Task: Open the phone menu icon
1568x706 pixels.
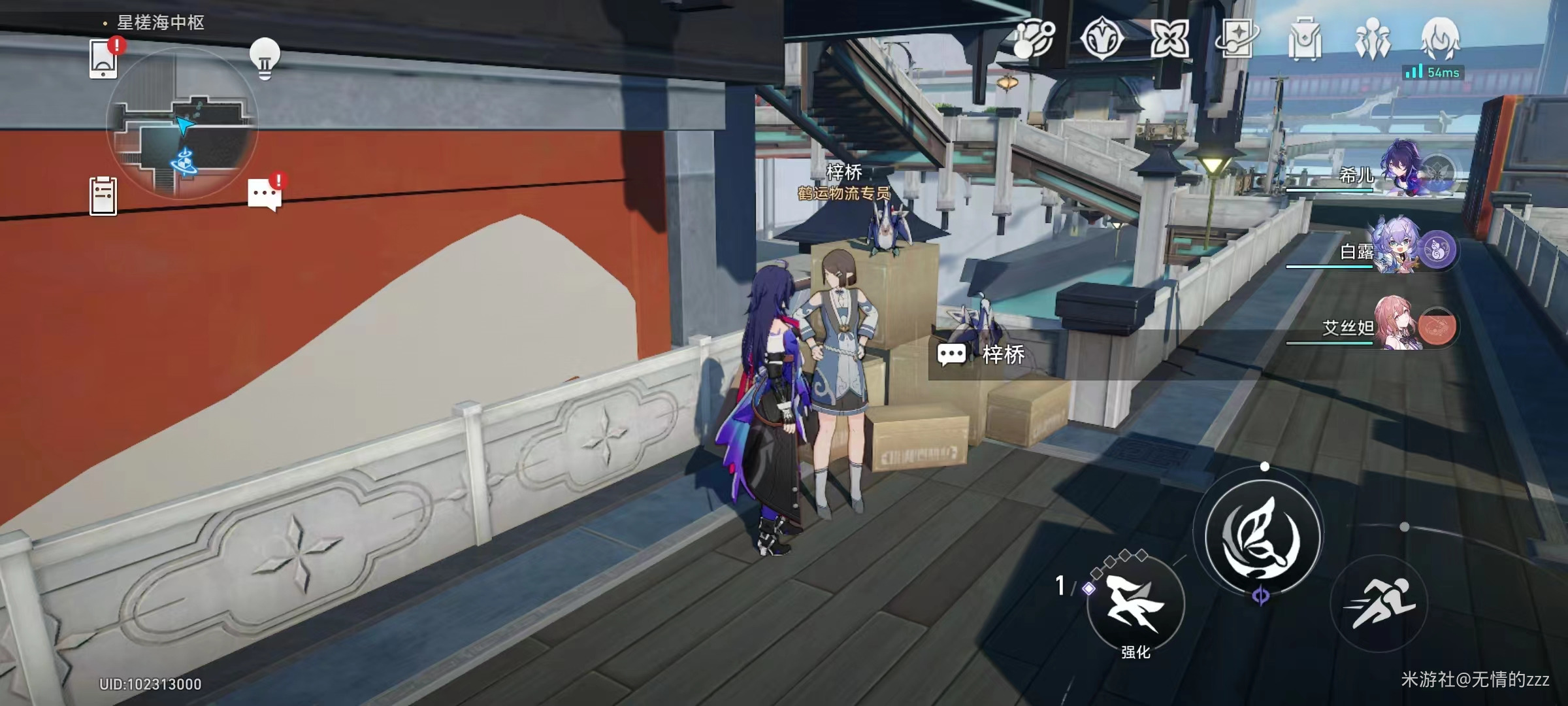Action: (x=103, y=60)
